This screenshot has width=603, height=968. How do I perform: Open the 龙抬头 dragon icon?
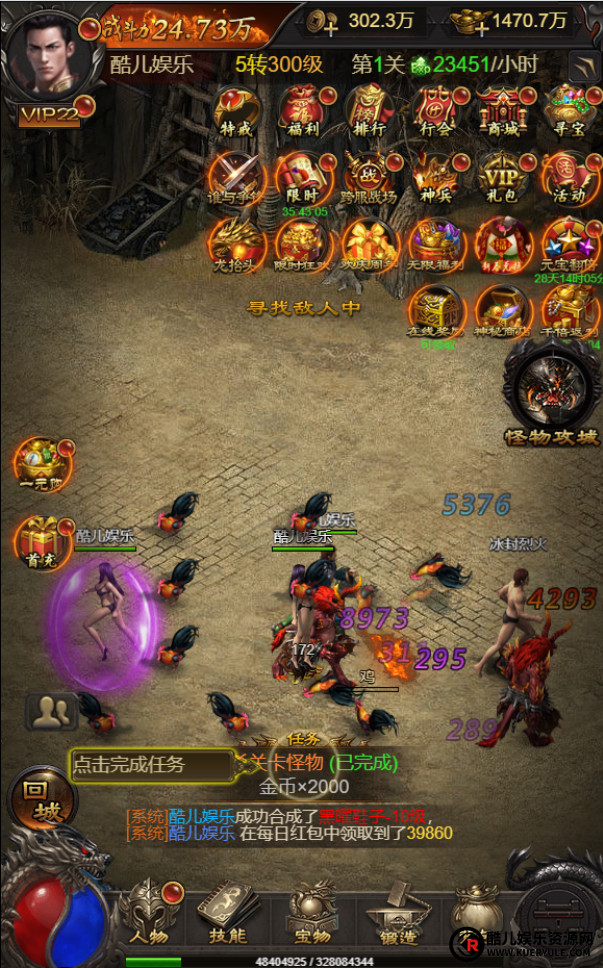236,245
